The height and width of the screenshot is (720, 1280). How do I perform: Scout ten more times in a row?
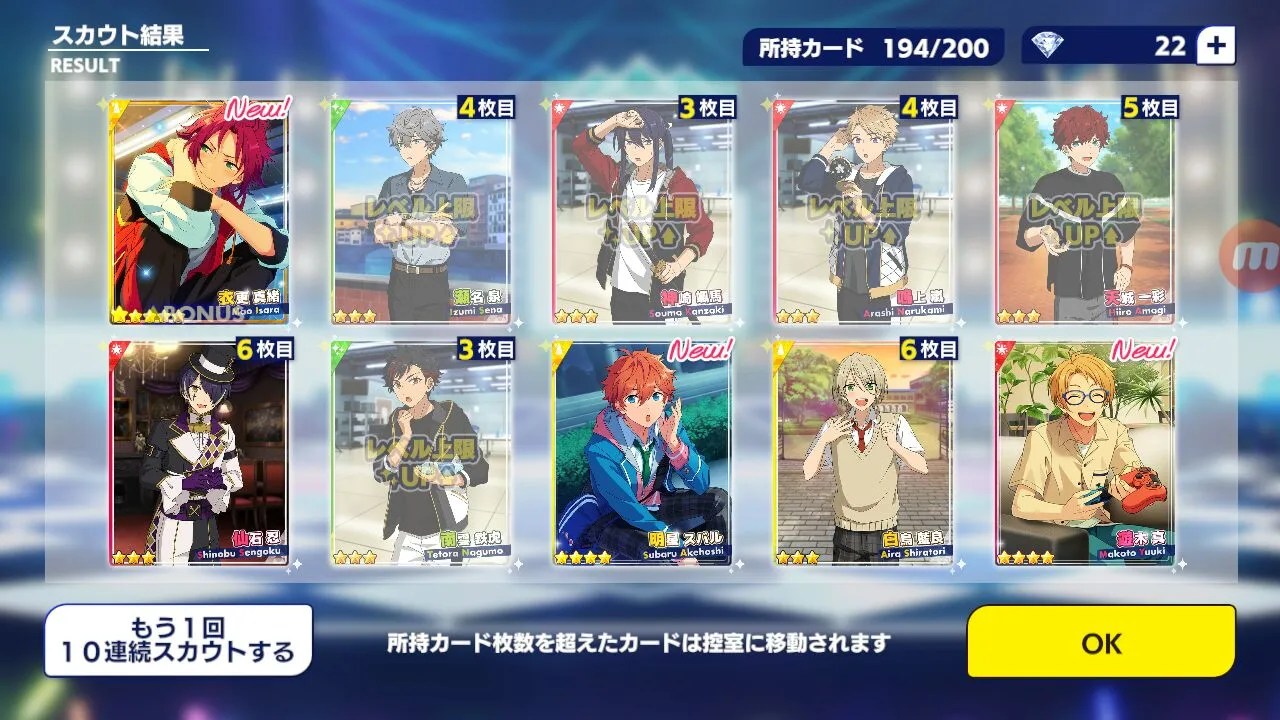178,641
